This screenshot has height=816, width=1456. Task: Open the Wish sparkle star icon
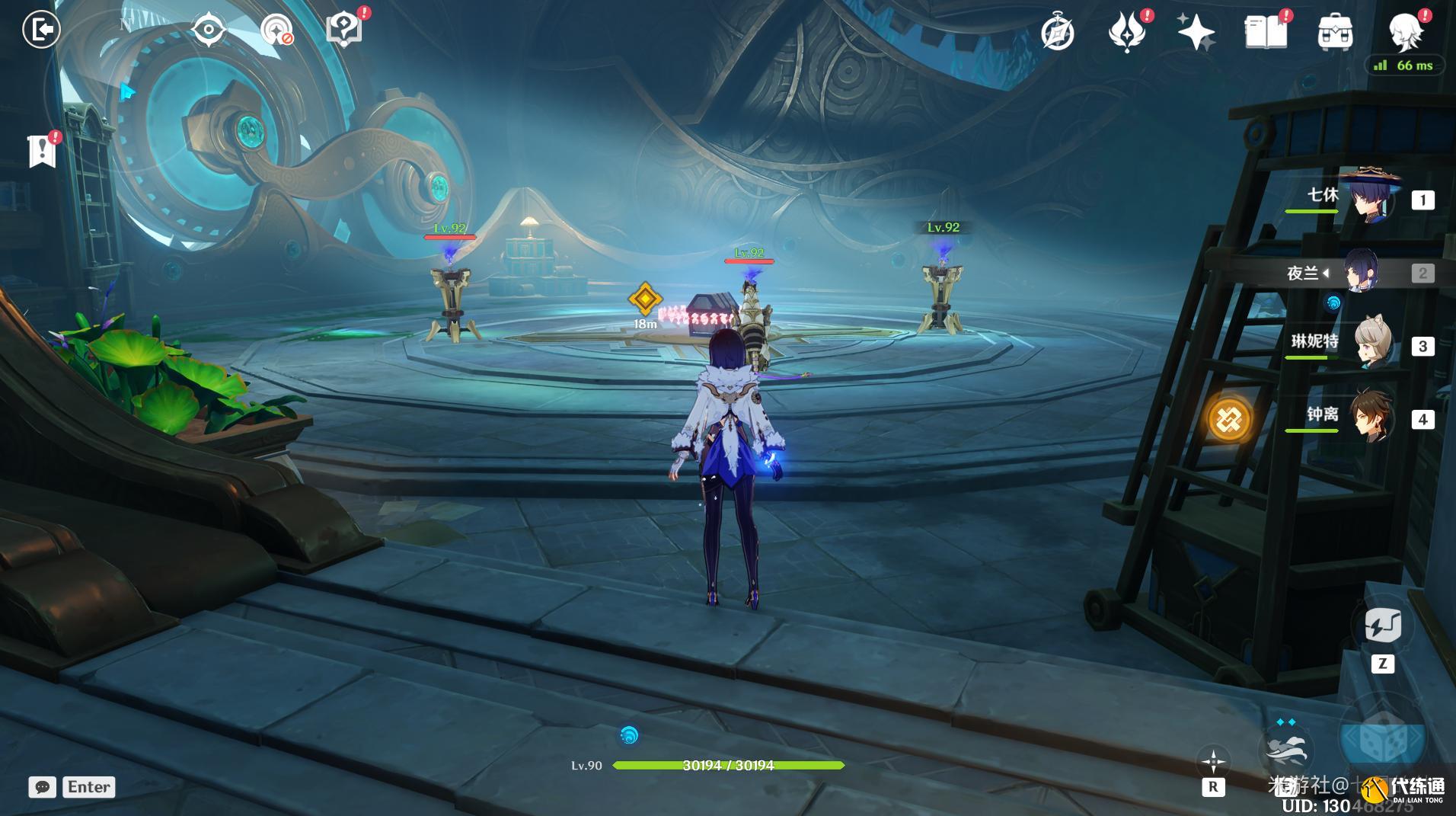[x=1195, y=33]
